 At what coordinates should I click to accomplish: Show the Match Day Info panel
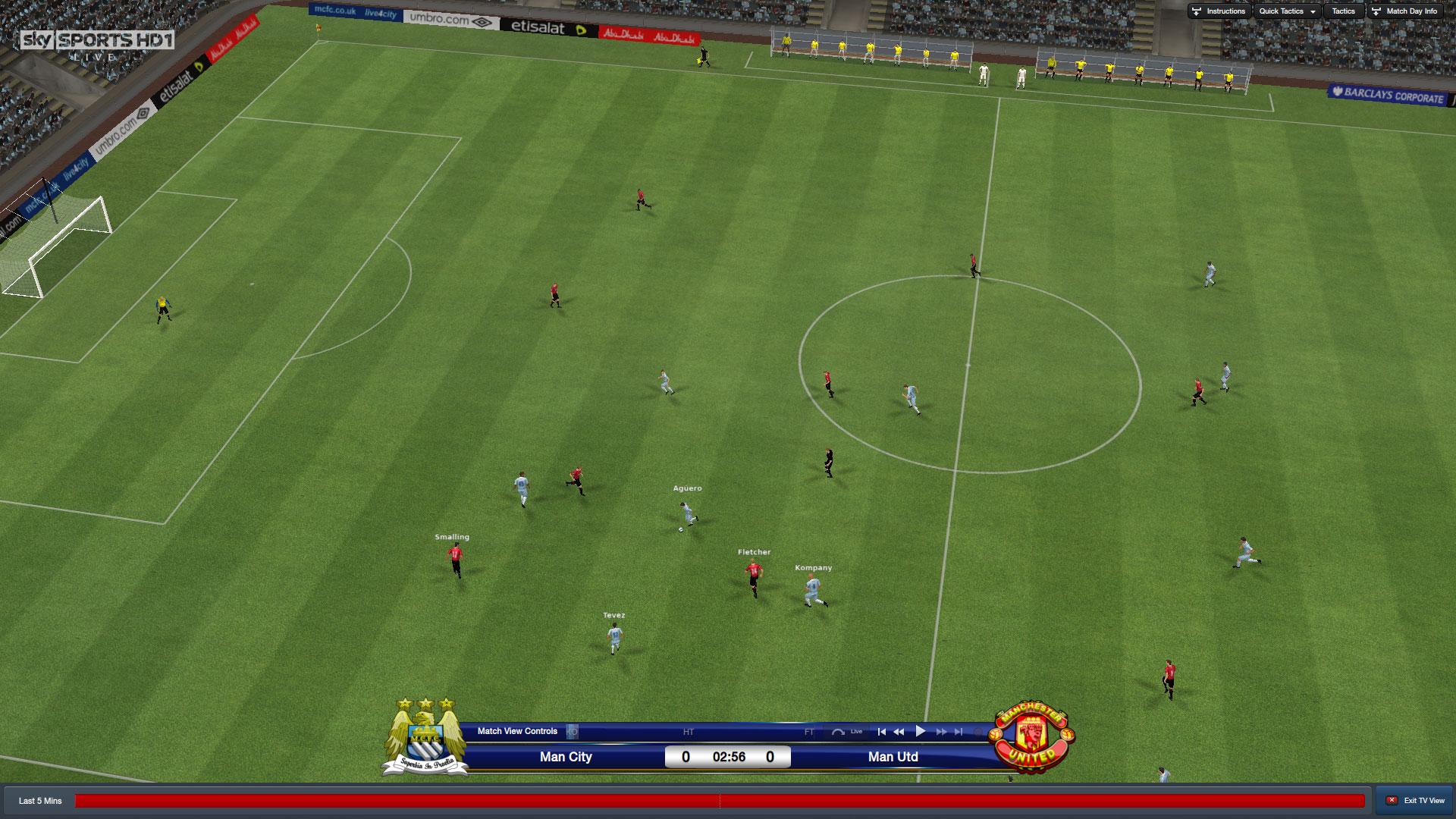click(1405, 11)
